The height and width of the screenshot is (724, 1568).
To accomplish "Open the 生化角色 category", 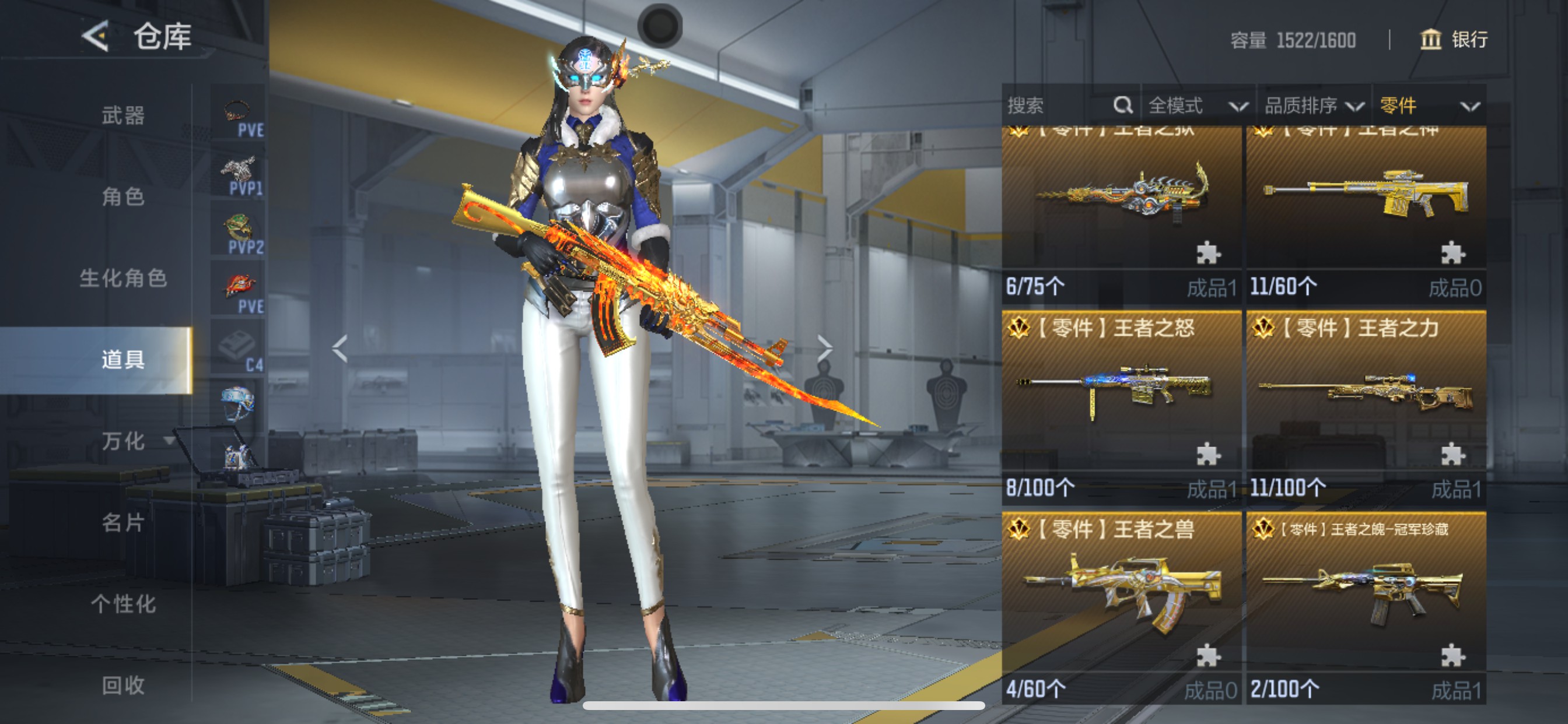I will (x=123, y=278).
